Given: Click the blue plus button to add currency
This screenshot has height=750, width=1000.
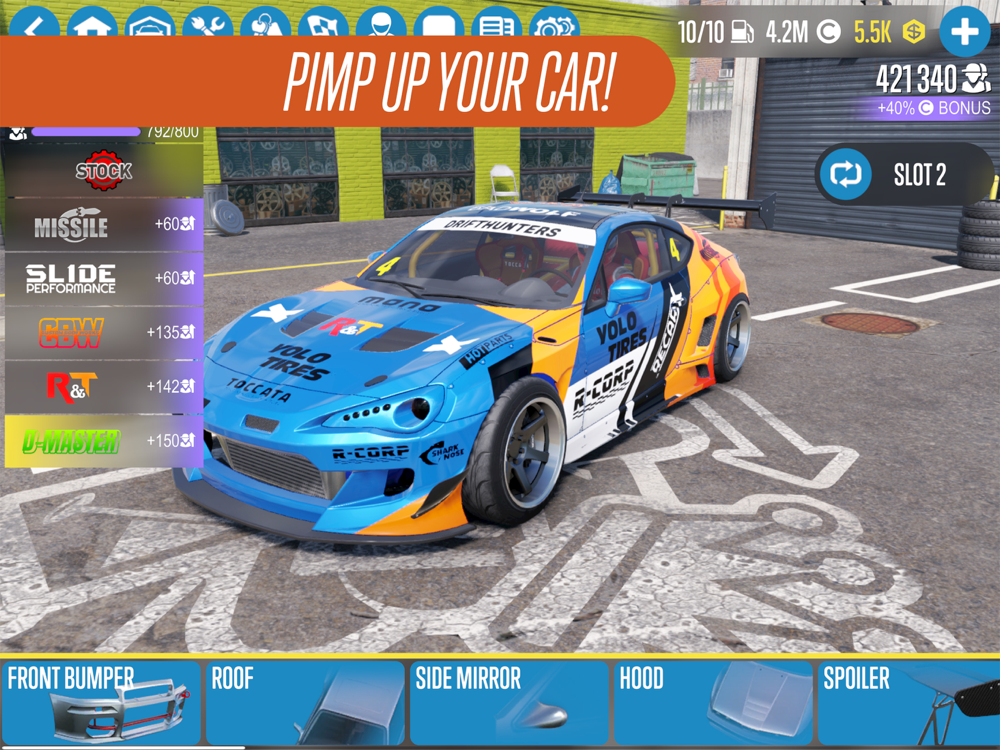Looking at the screenshot, I should pos(964,31).
